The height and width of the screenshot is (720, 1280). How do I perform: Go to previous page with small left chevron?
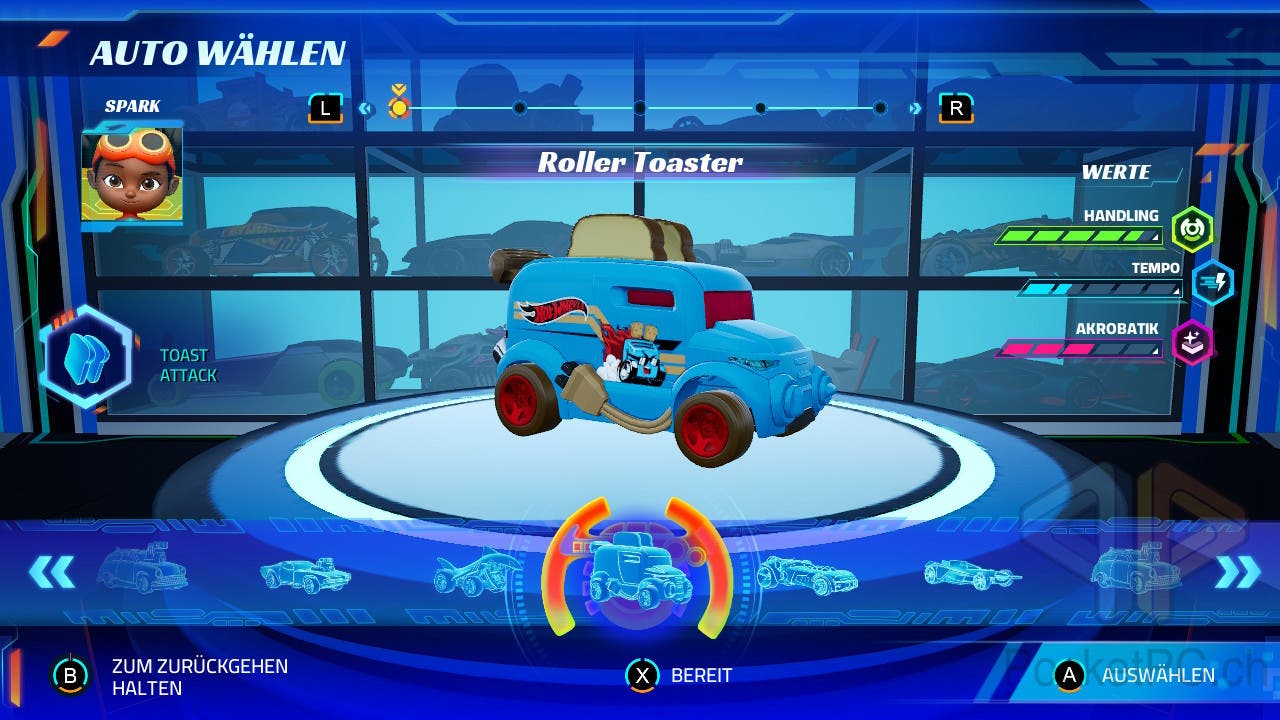(365, 109)
